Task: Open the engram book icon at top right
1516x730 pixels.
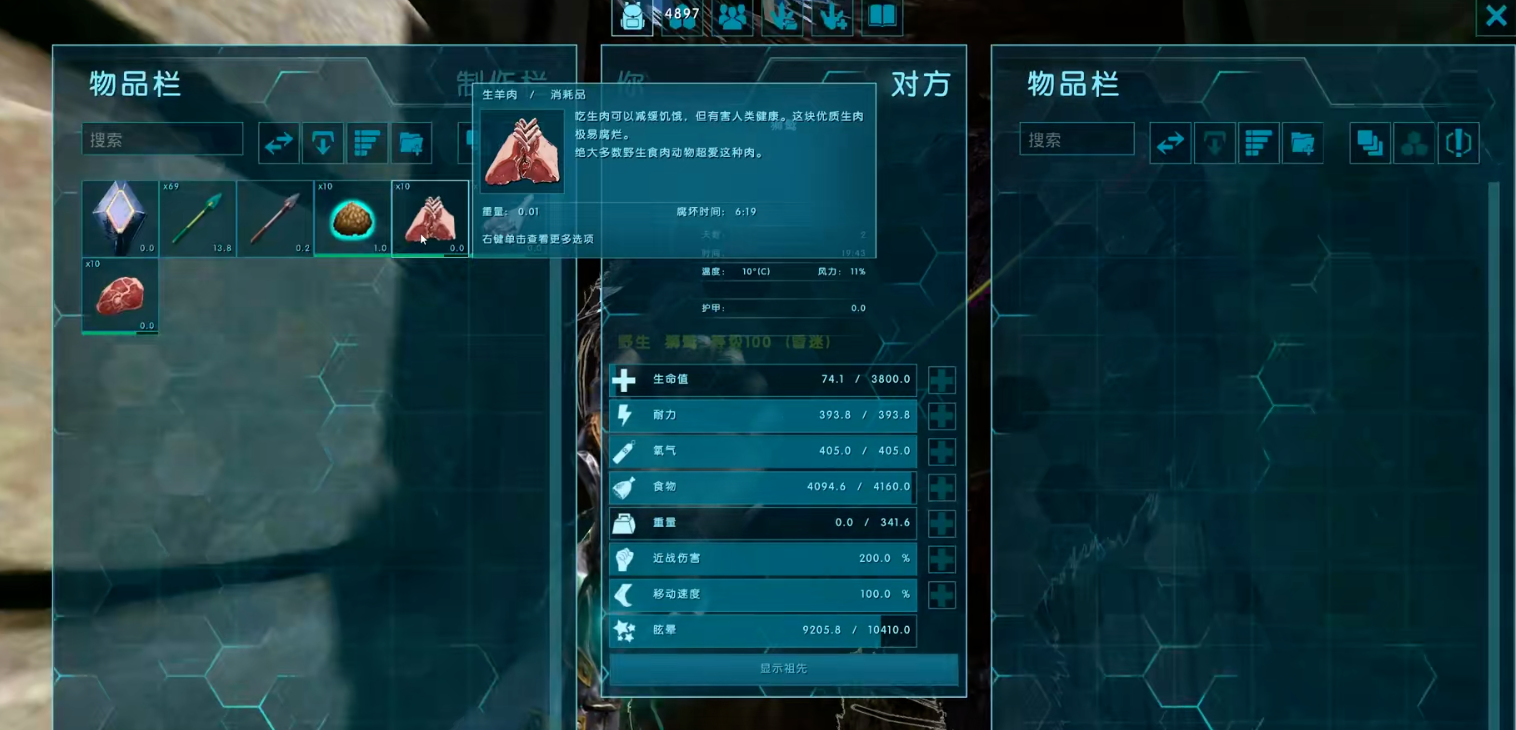Action: 882,18
